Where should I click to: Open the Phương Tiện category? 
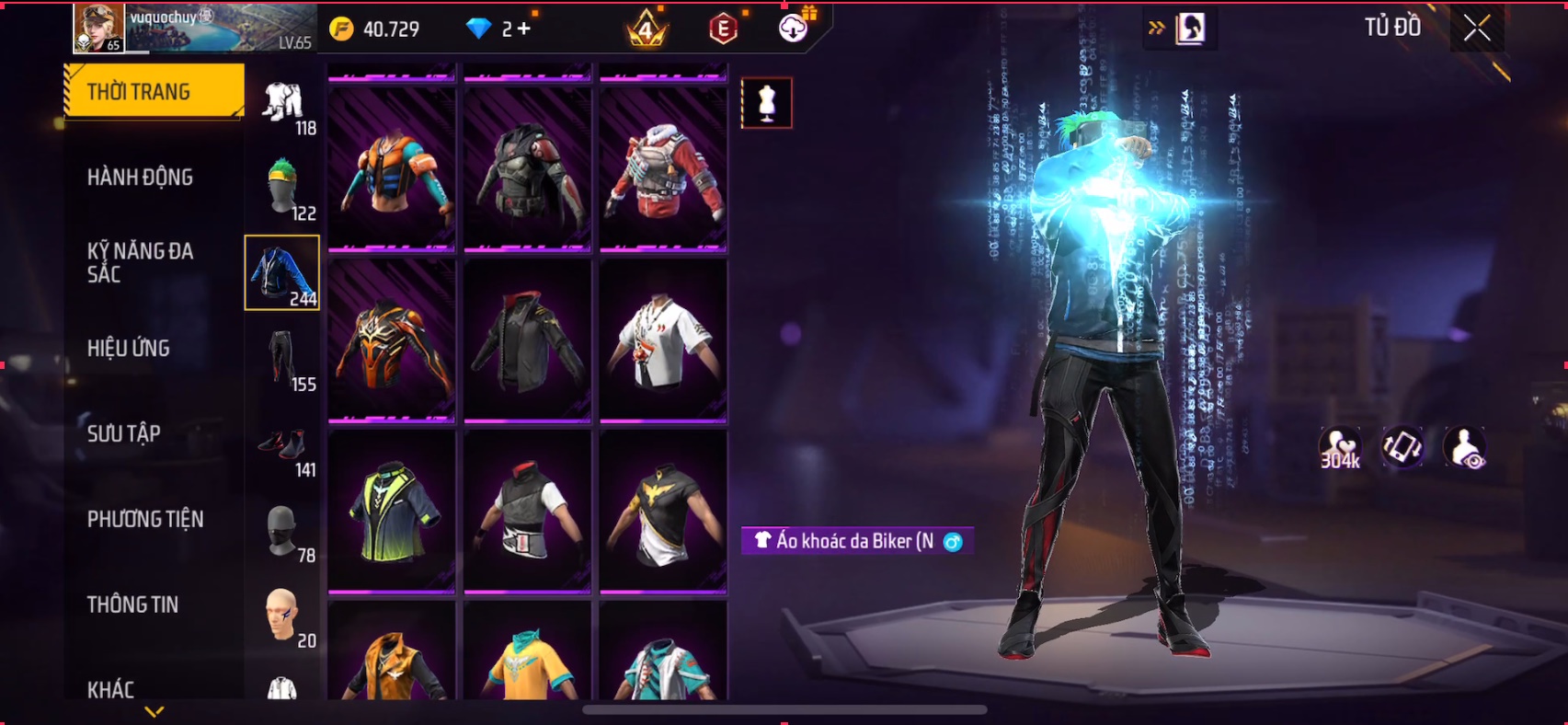click(x=145, y=519)
